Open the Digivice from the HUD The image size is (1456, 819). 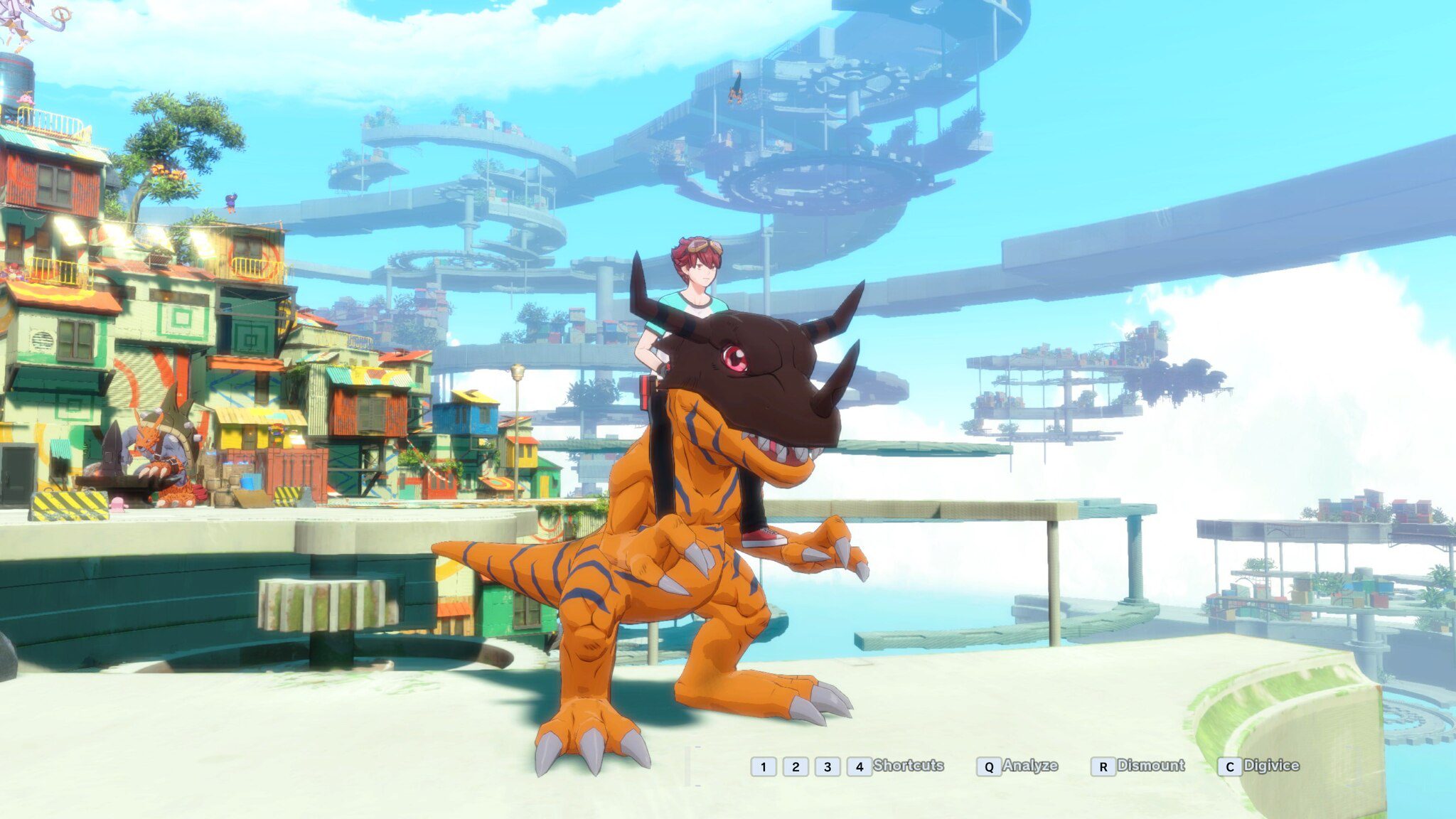[1273, 766]
